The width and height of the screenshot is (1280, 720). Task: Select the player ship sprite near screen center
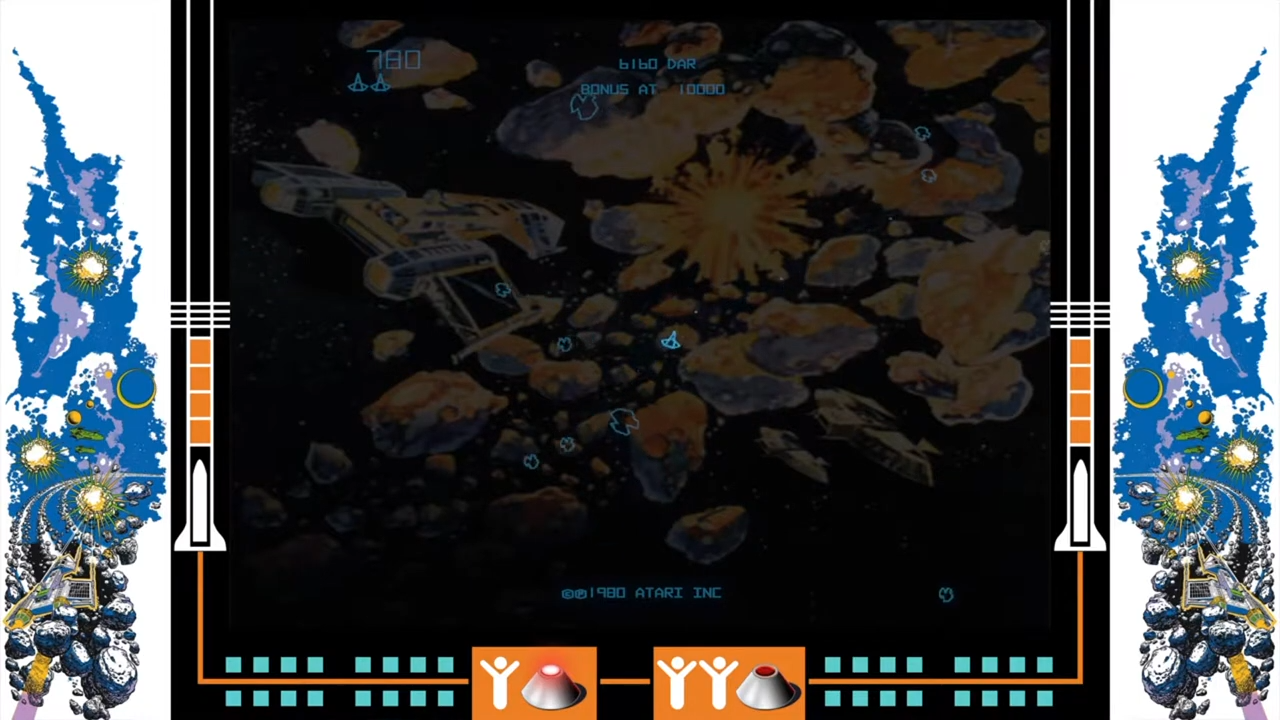tap(670, 340)
